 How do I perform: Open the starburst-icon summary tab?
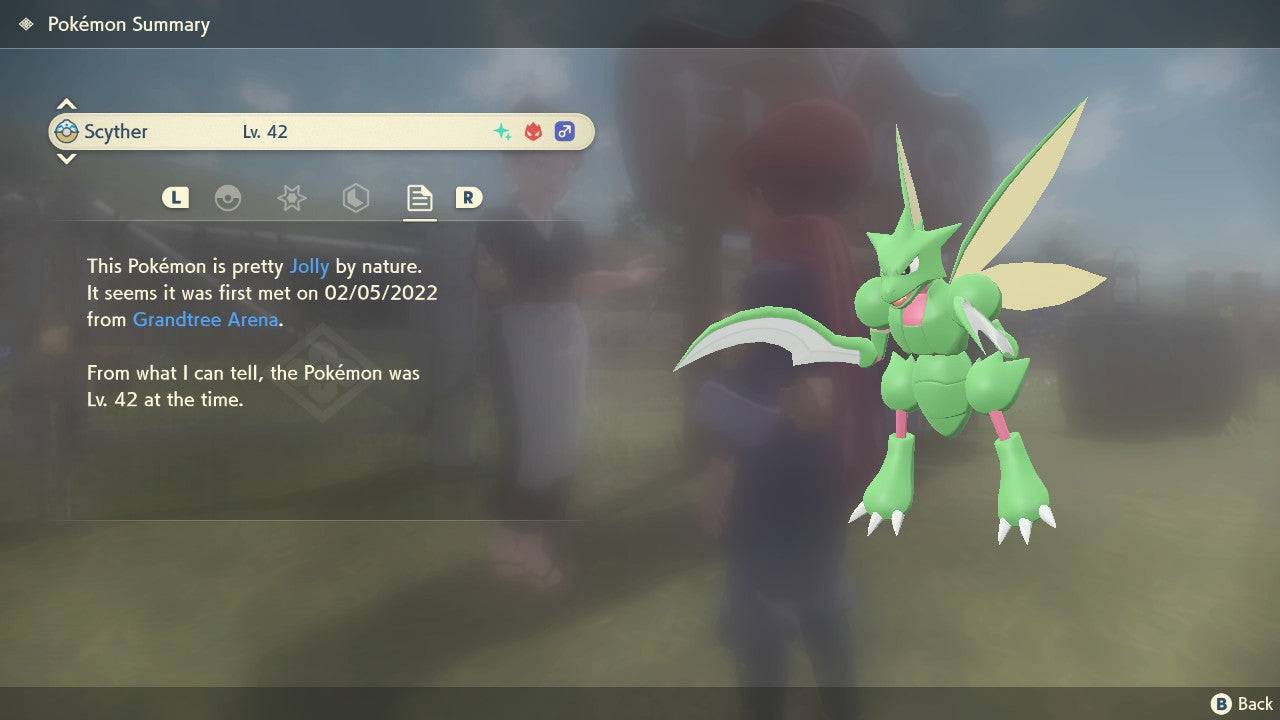291,198
